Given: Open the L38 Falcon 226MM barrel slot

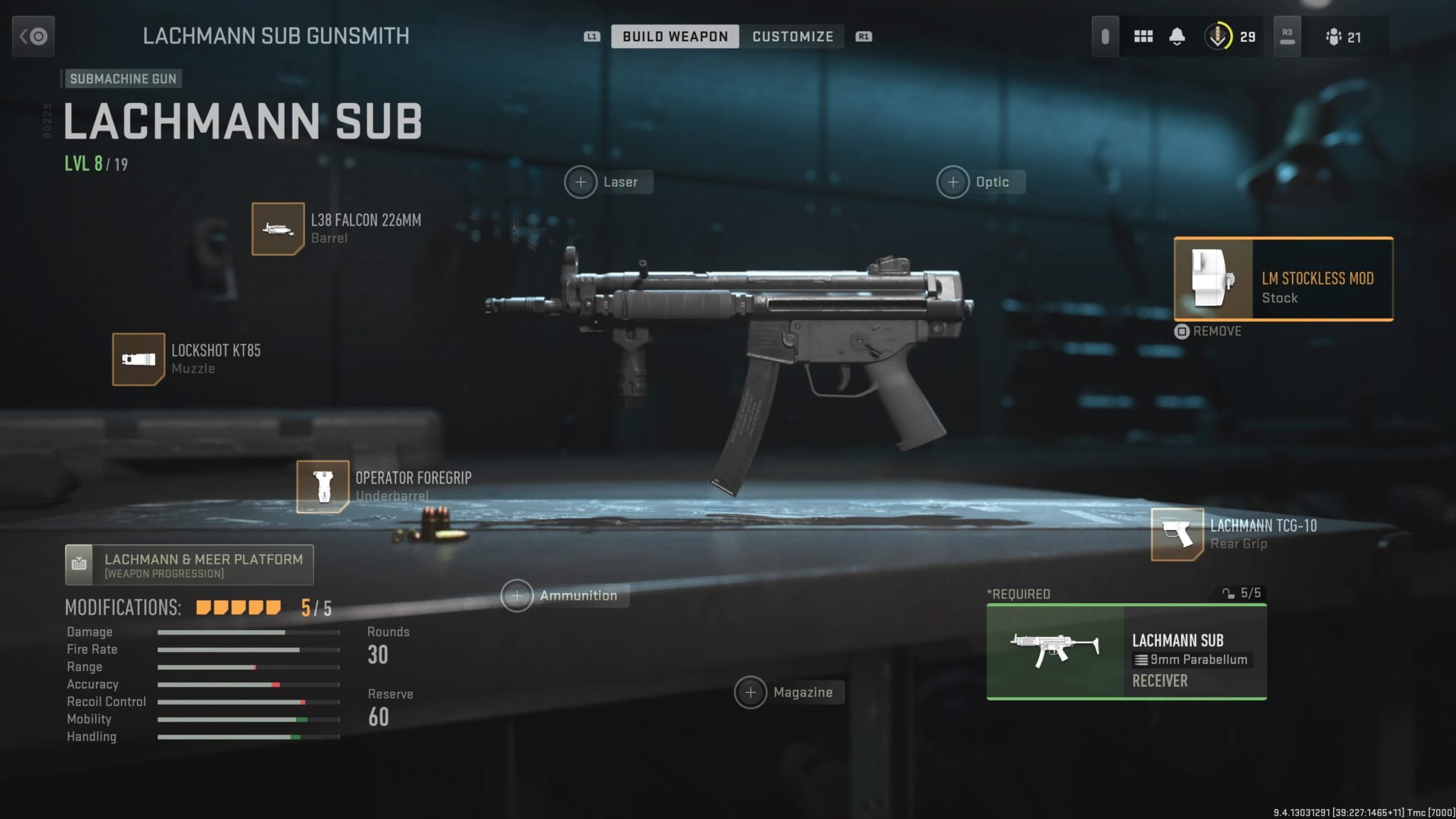Looking at the screenshot, I should coord(278,229).
